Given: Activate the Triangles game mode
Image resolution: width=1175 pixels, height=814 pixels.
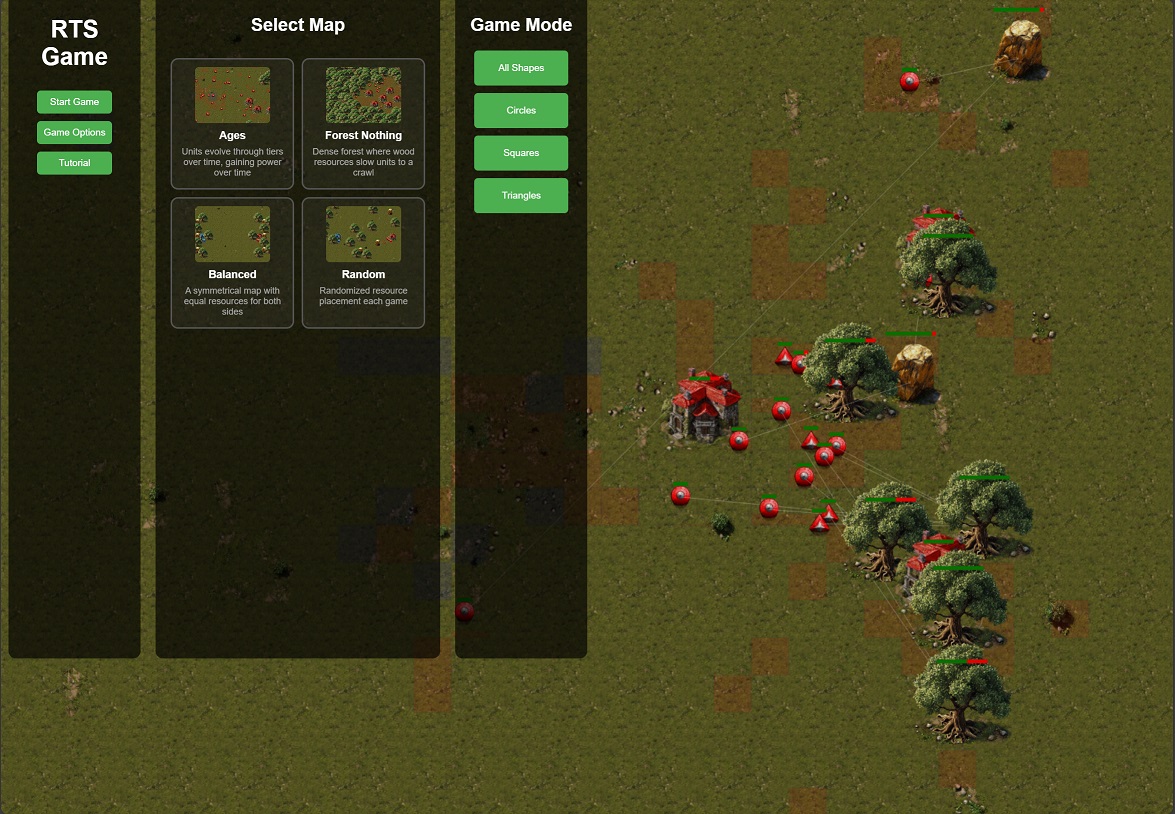Looking at the screenshot, I should [521, 195].
